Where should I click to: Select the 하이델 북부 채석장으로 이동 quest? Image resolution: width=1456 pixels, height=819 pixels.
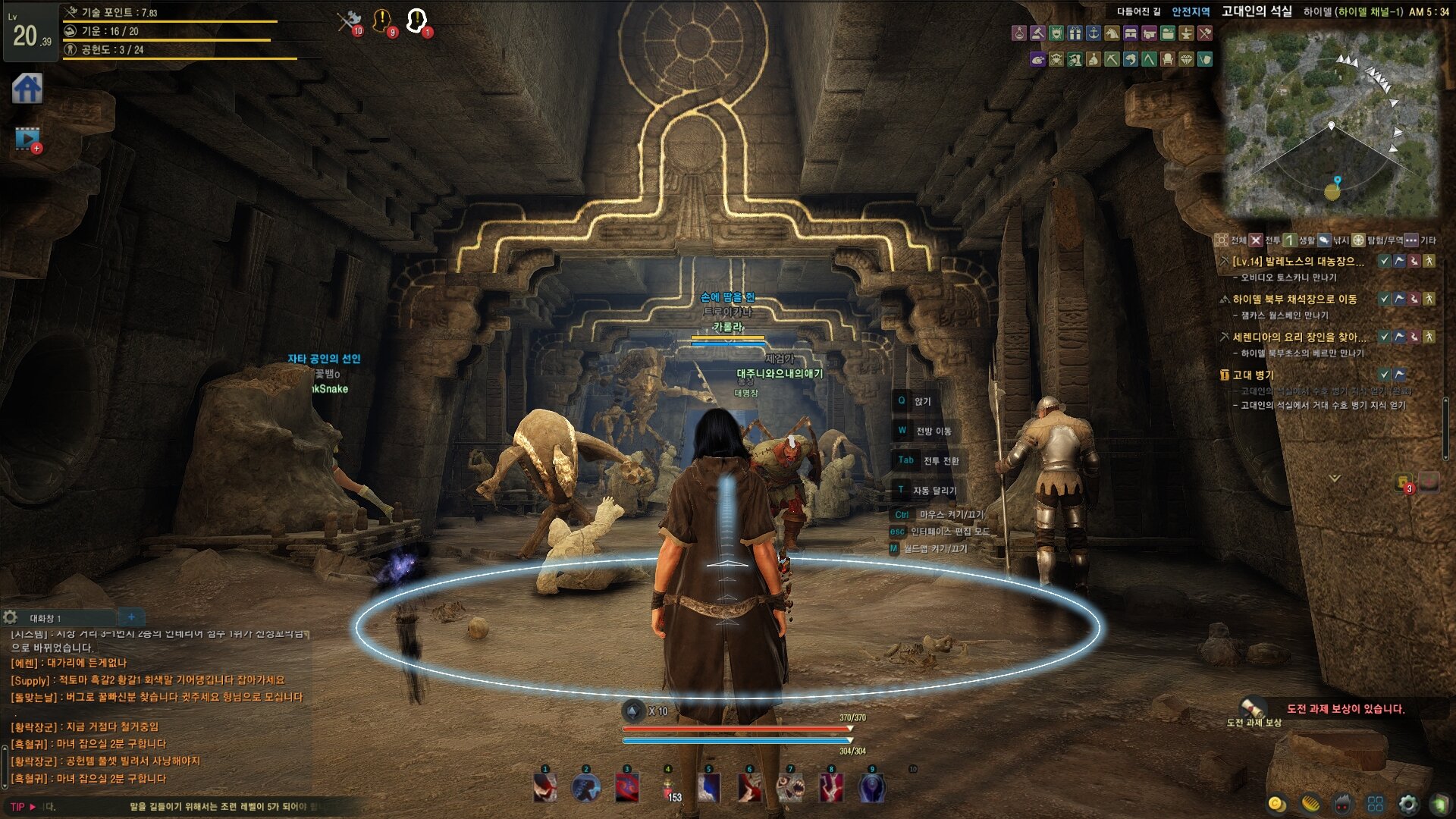[x=1294, y=300]
